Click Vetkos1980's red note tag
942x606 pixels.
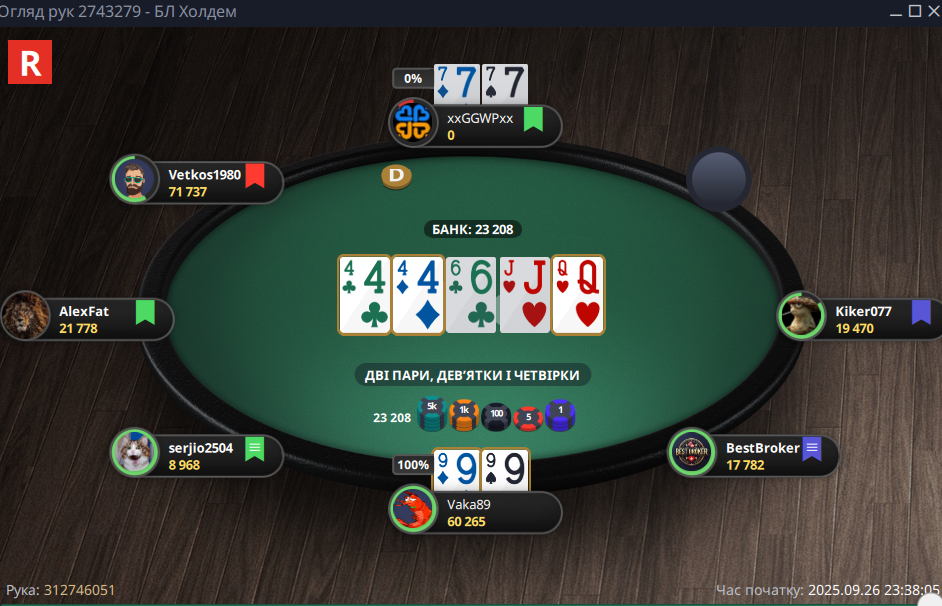point(255,176)
